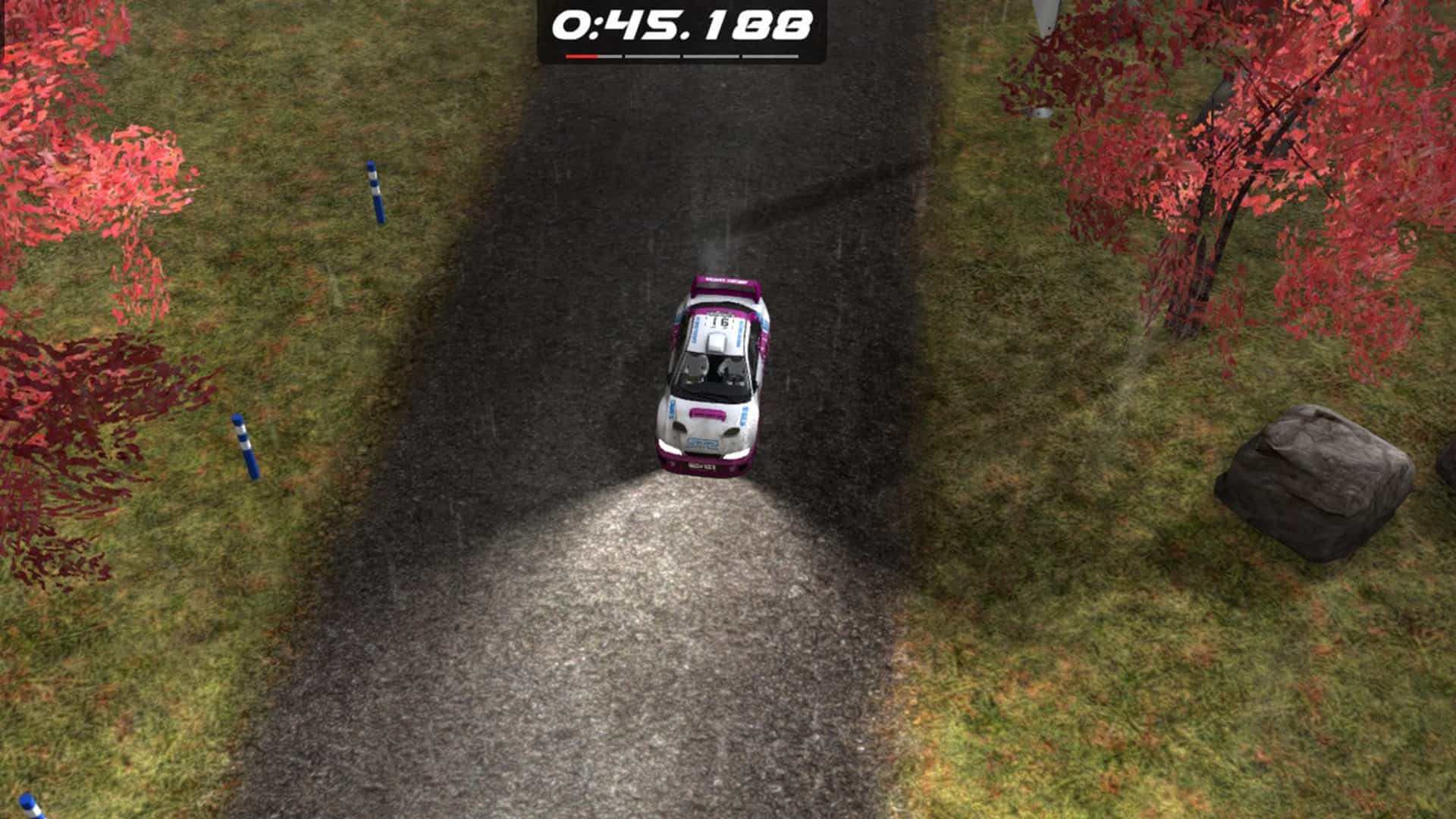
Task: Click the left headlight of the rally car
Action: 670,447
